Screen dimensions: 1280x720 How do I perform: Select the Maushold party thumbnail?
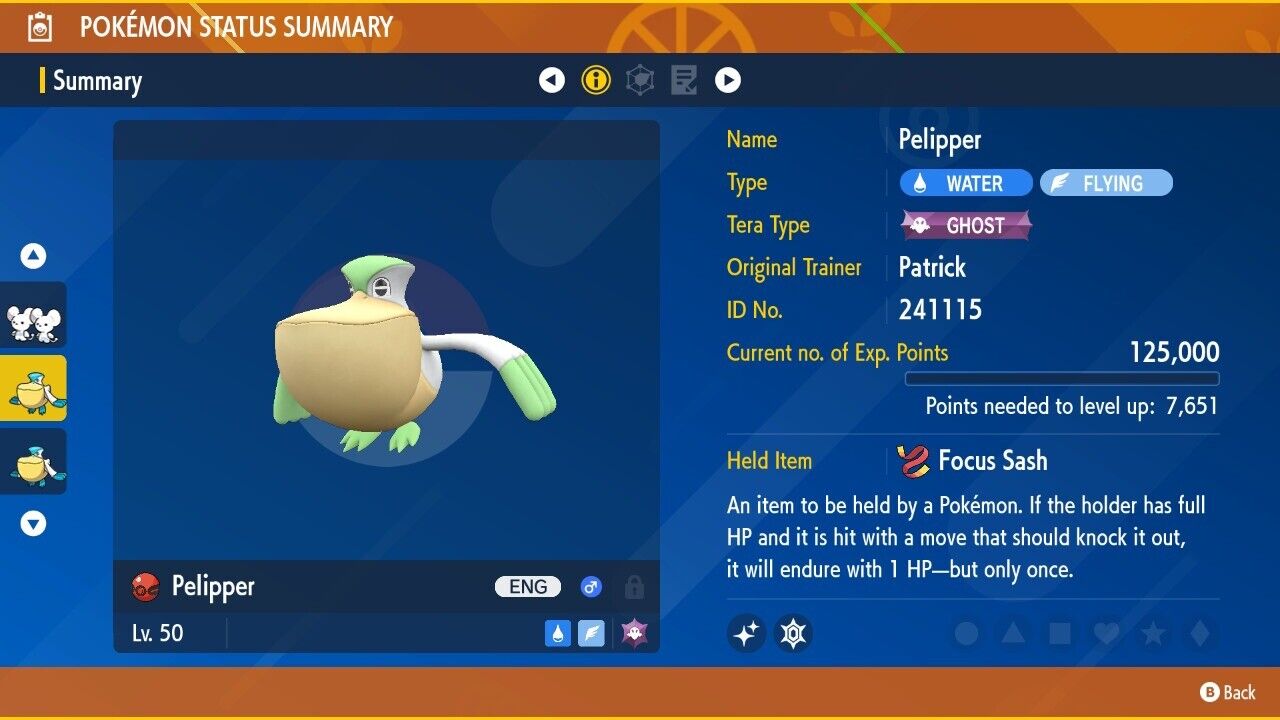[x=33, y=316]
